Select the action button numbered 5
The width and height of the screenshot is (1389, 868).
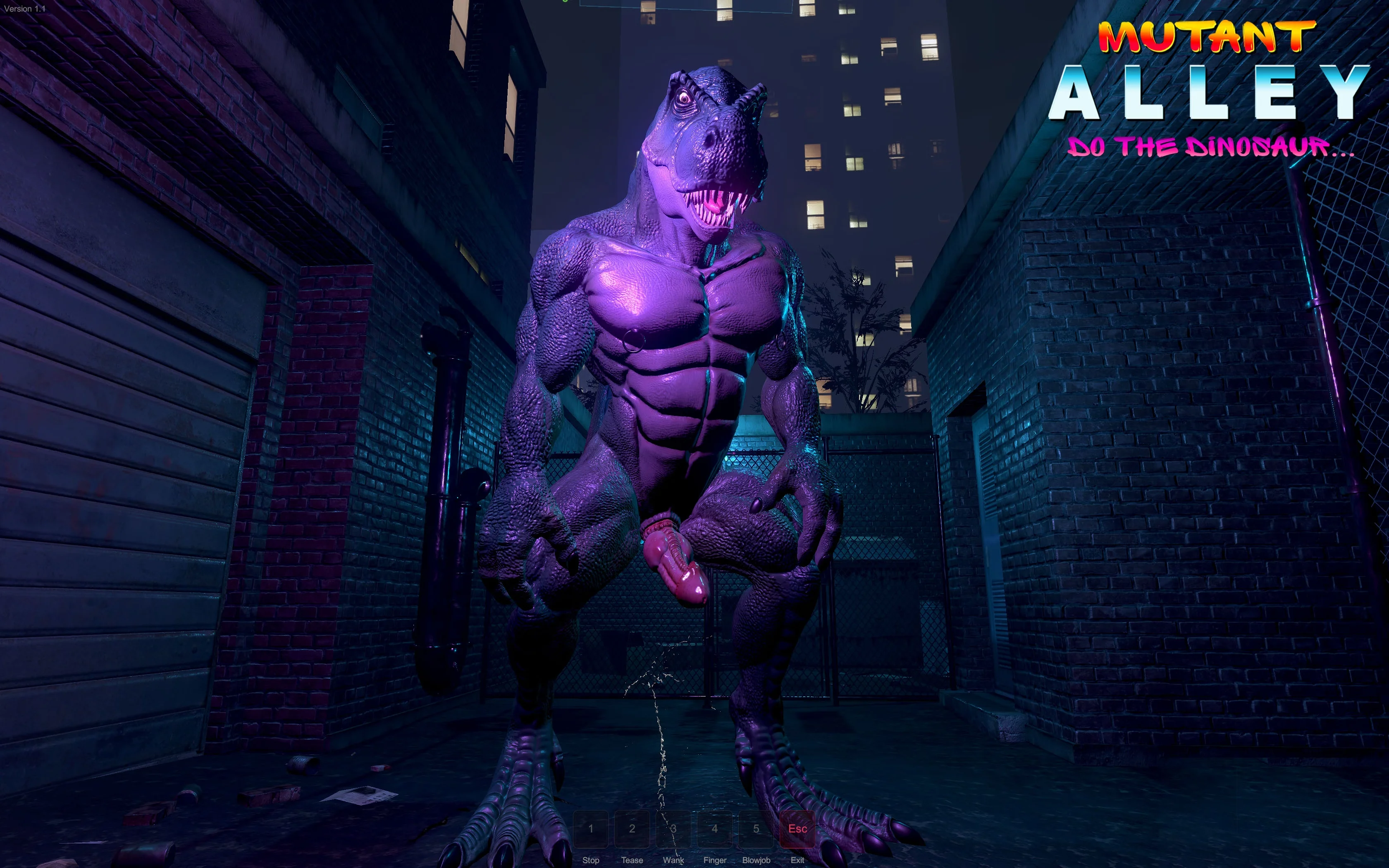[x=756, y=828]
